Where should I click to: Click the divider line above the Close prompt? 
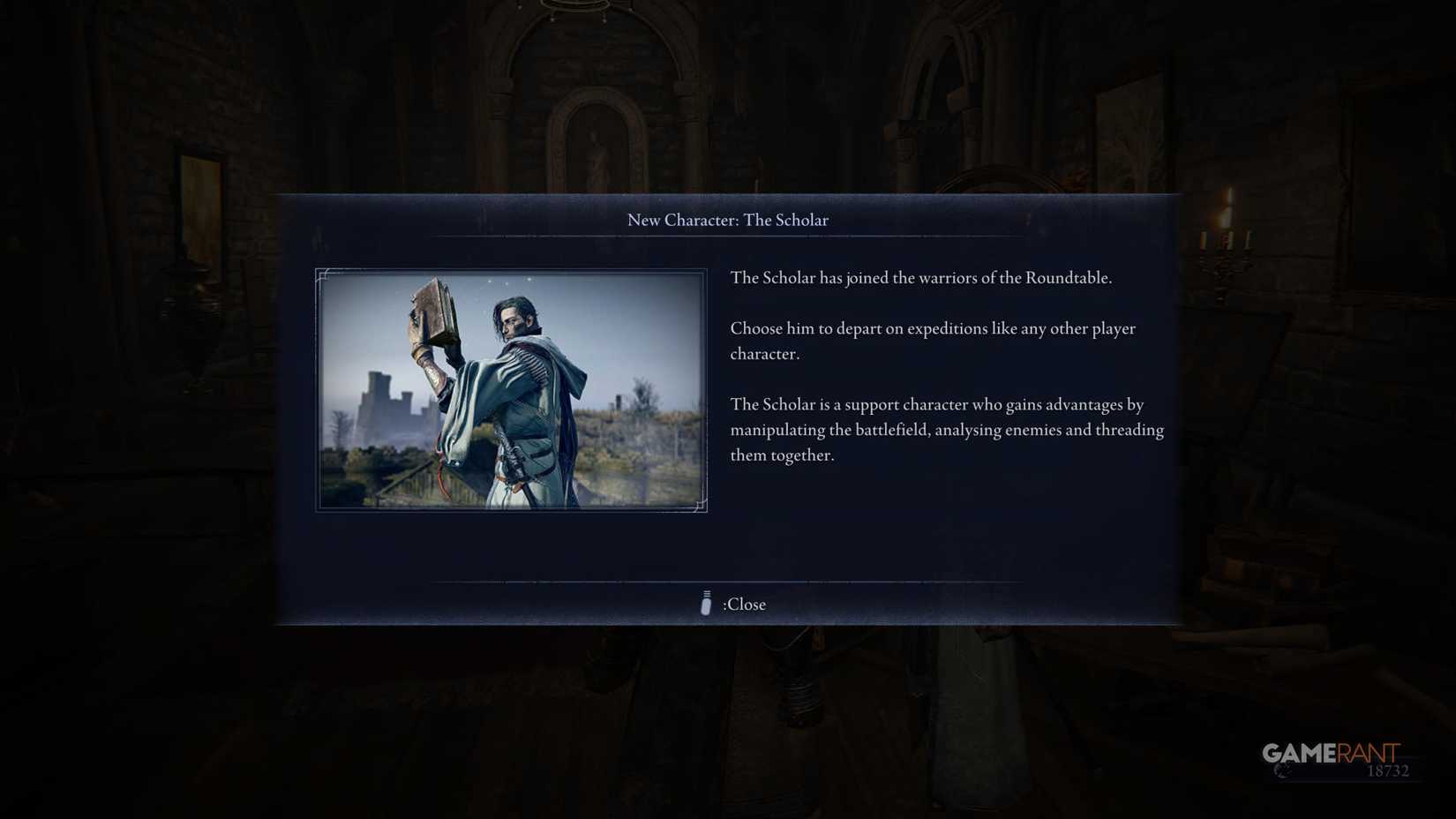(x=727, y=582)
